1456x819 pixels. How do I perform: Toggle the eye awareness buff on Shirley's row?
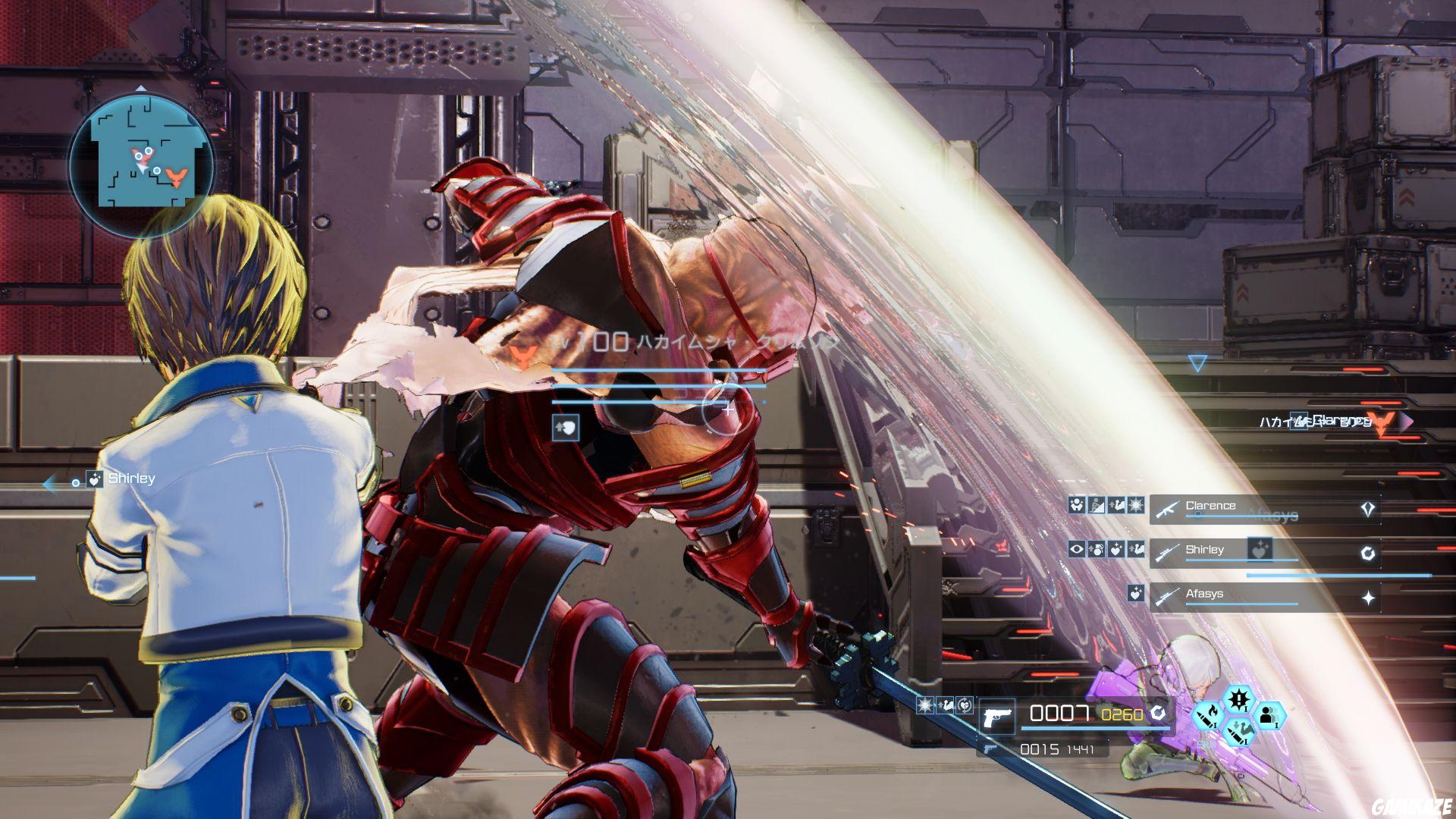[x=1077, y=549]
